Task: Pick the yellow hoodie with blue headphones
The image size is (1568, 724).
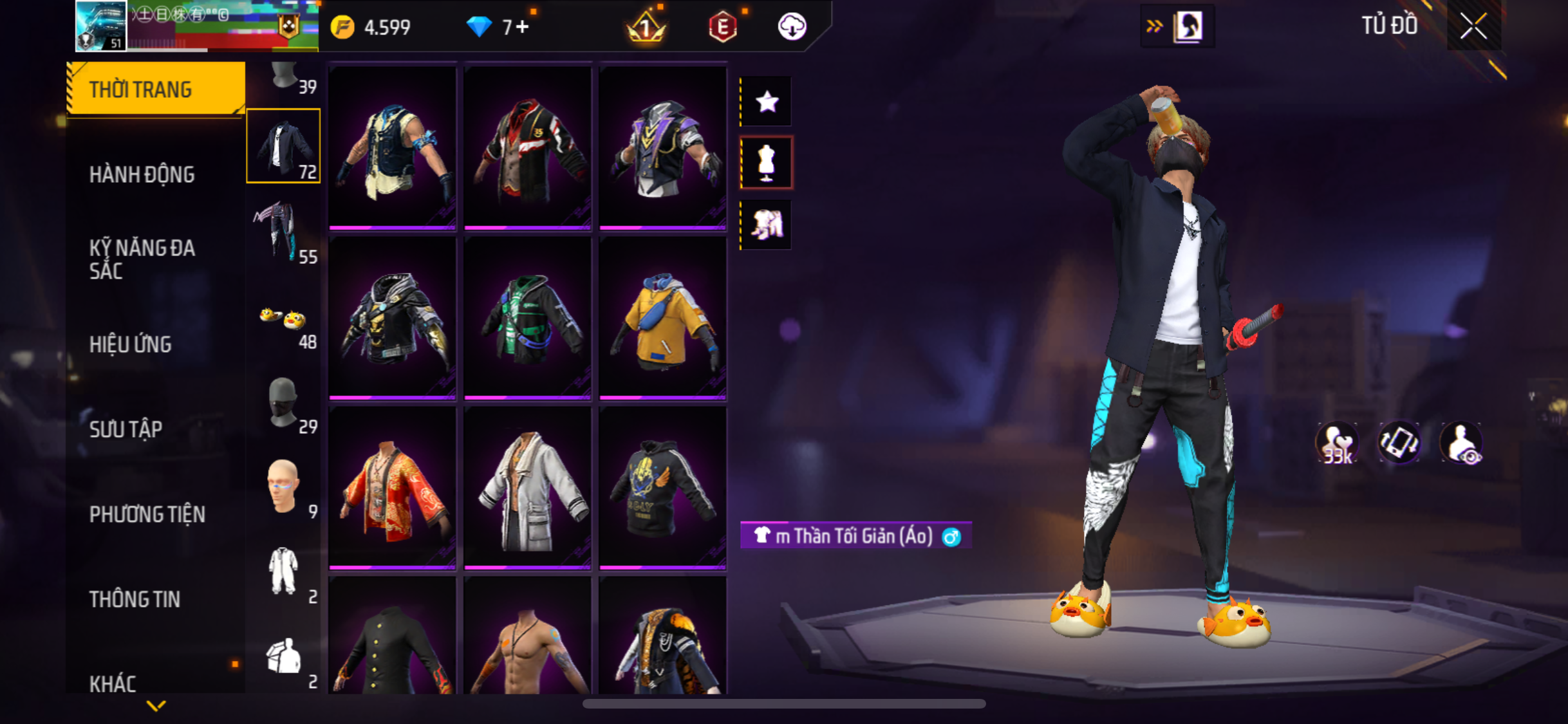Action: point(662,319)
